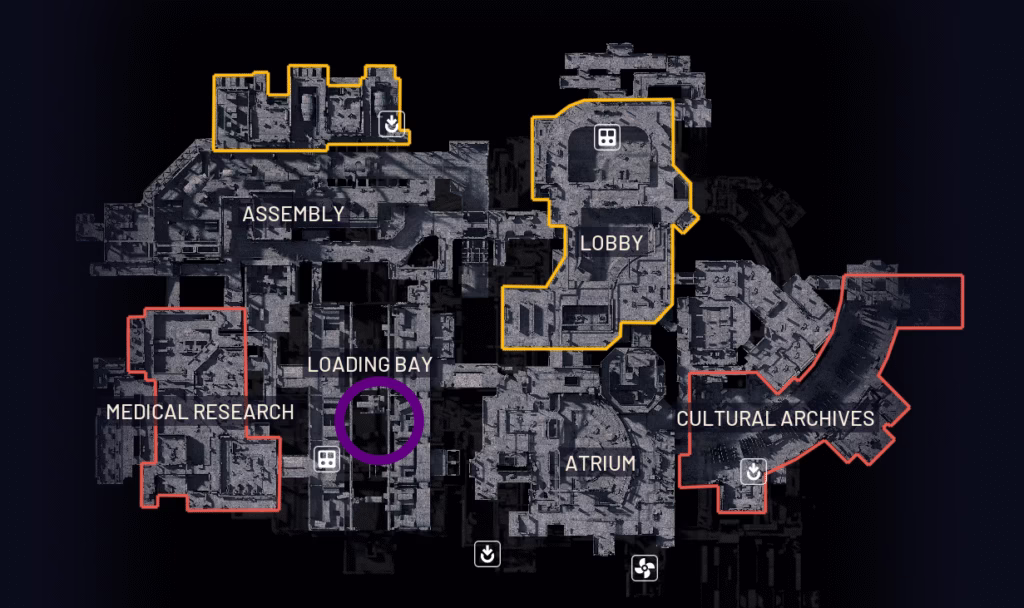Click the purple circle marker in Loading Bay
This screenshot has width=1024, height=608.
point(379,421)
